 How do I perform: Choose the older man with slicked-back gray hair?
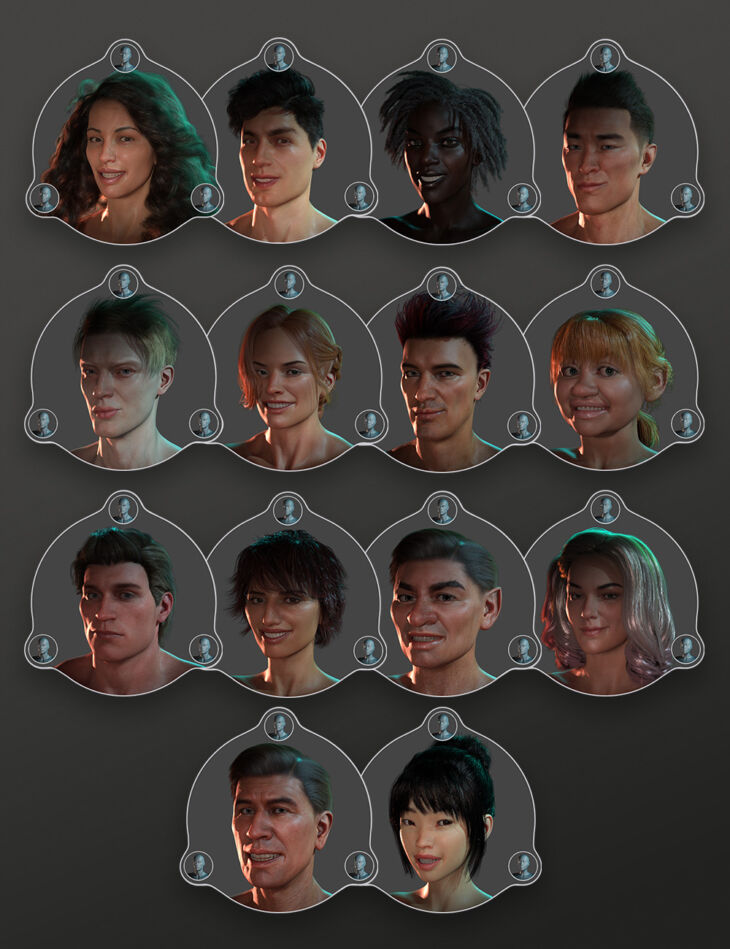click(280, 822)
